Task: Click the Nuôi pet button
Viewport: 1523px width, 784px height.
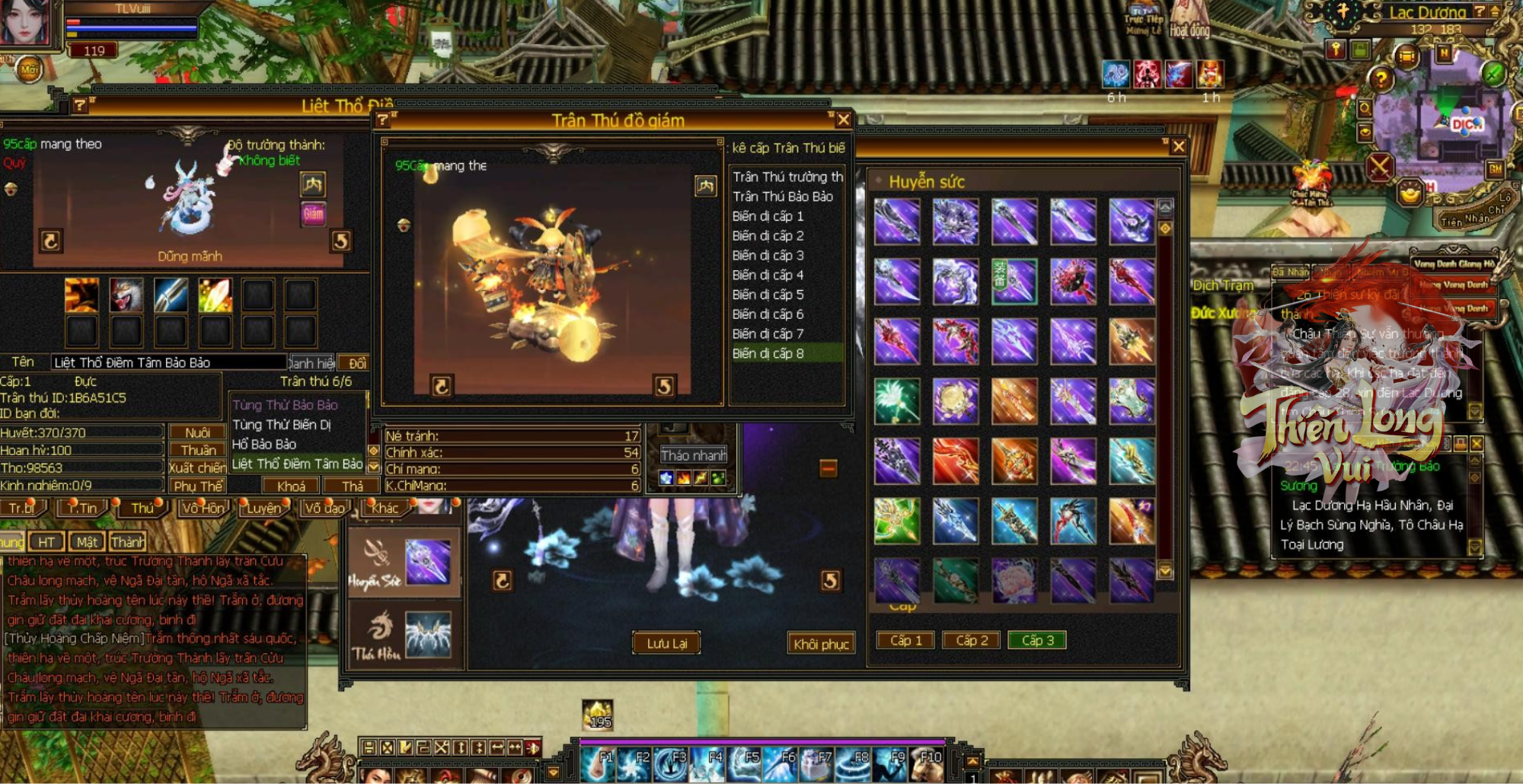Action: pos(197,432)
